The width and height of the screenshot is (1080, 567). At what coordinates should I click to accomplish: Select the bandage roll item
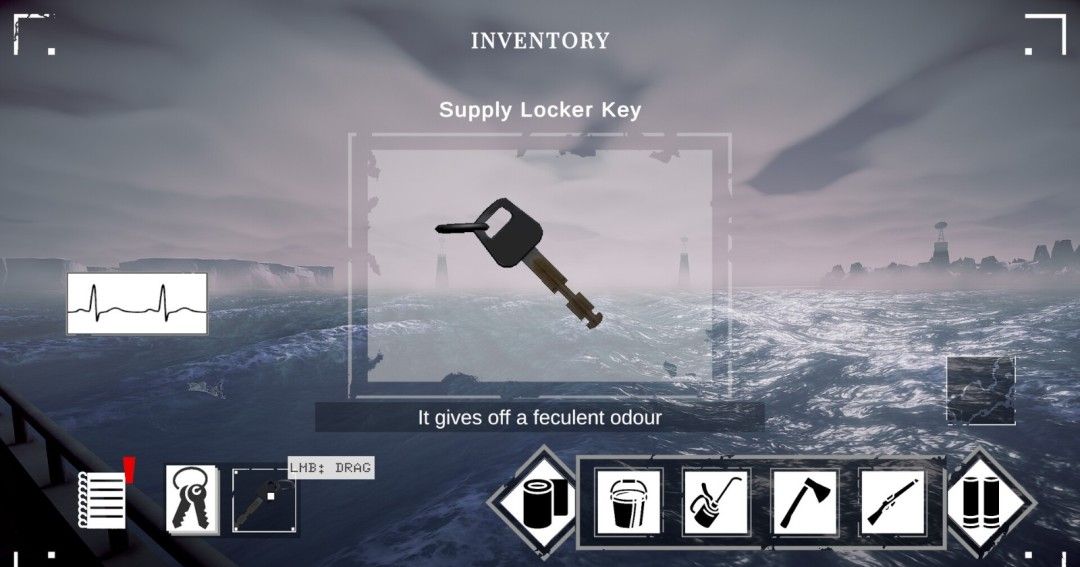coord(541,500)
